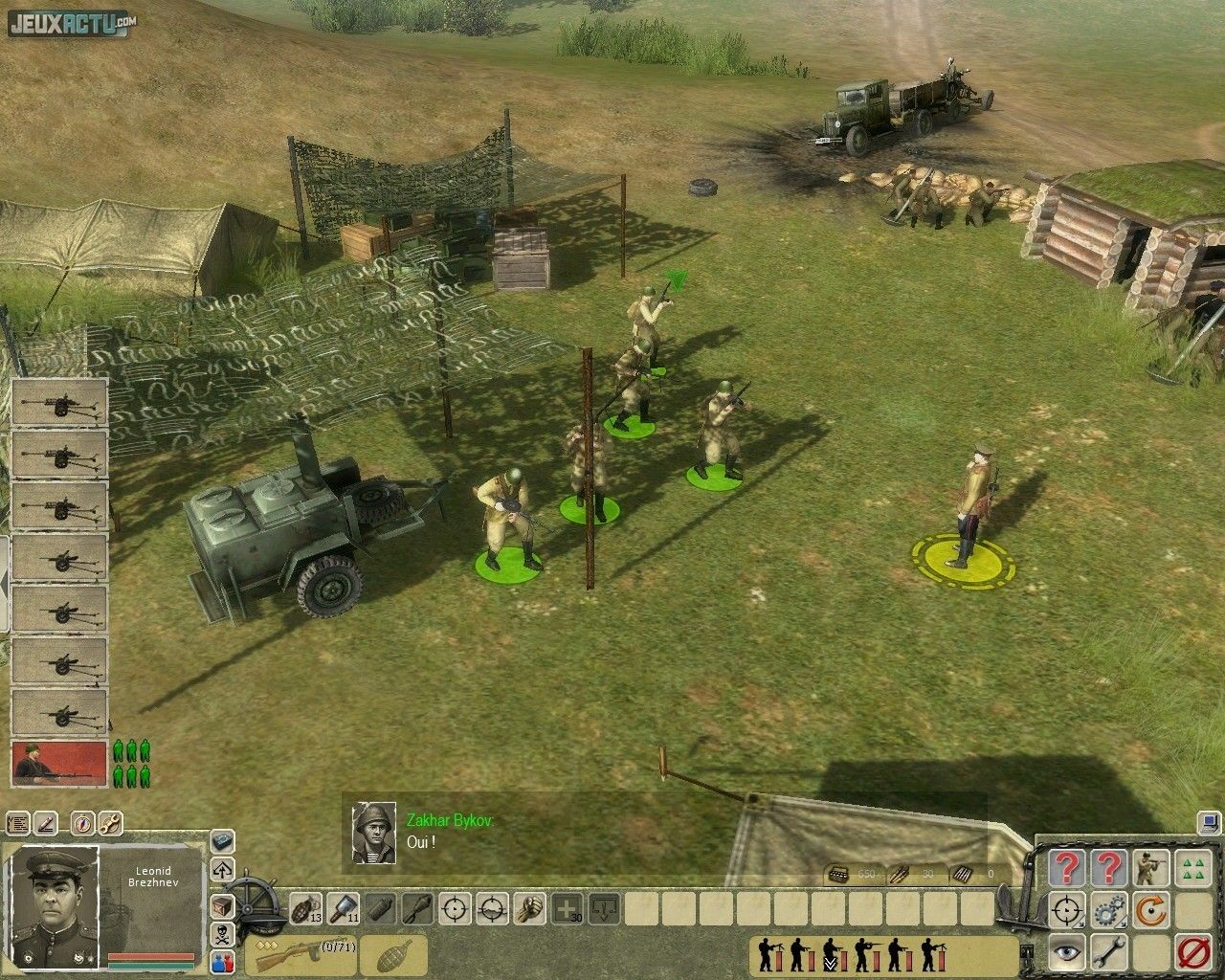Image resolution: width=1225 pixels, height=980 pixels.
Task: Use the punch melee fist icon
Action: coord(529,906)
